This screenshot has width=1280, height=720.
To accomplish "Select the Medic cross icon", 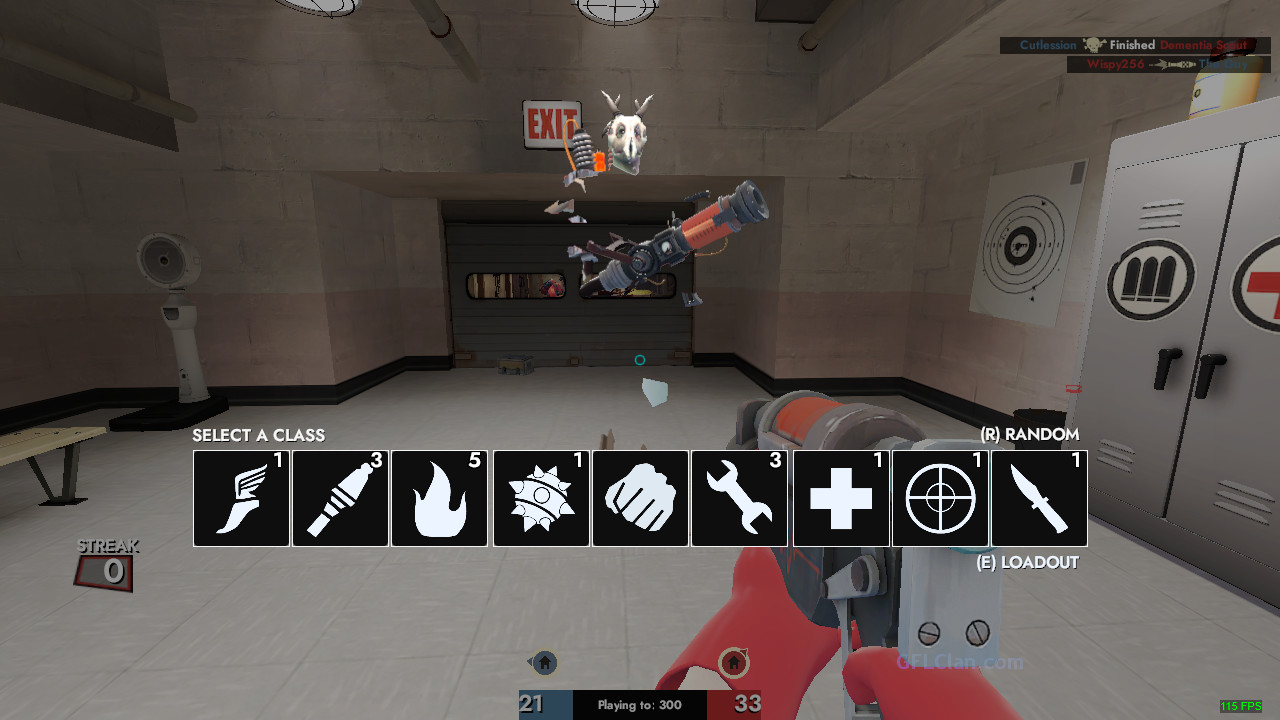I will pyautogui.click(x=840, y=498).
